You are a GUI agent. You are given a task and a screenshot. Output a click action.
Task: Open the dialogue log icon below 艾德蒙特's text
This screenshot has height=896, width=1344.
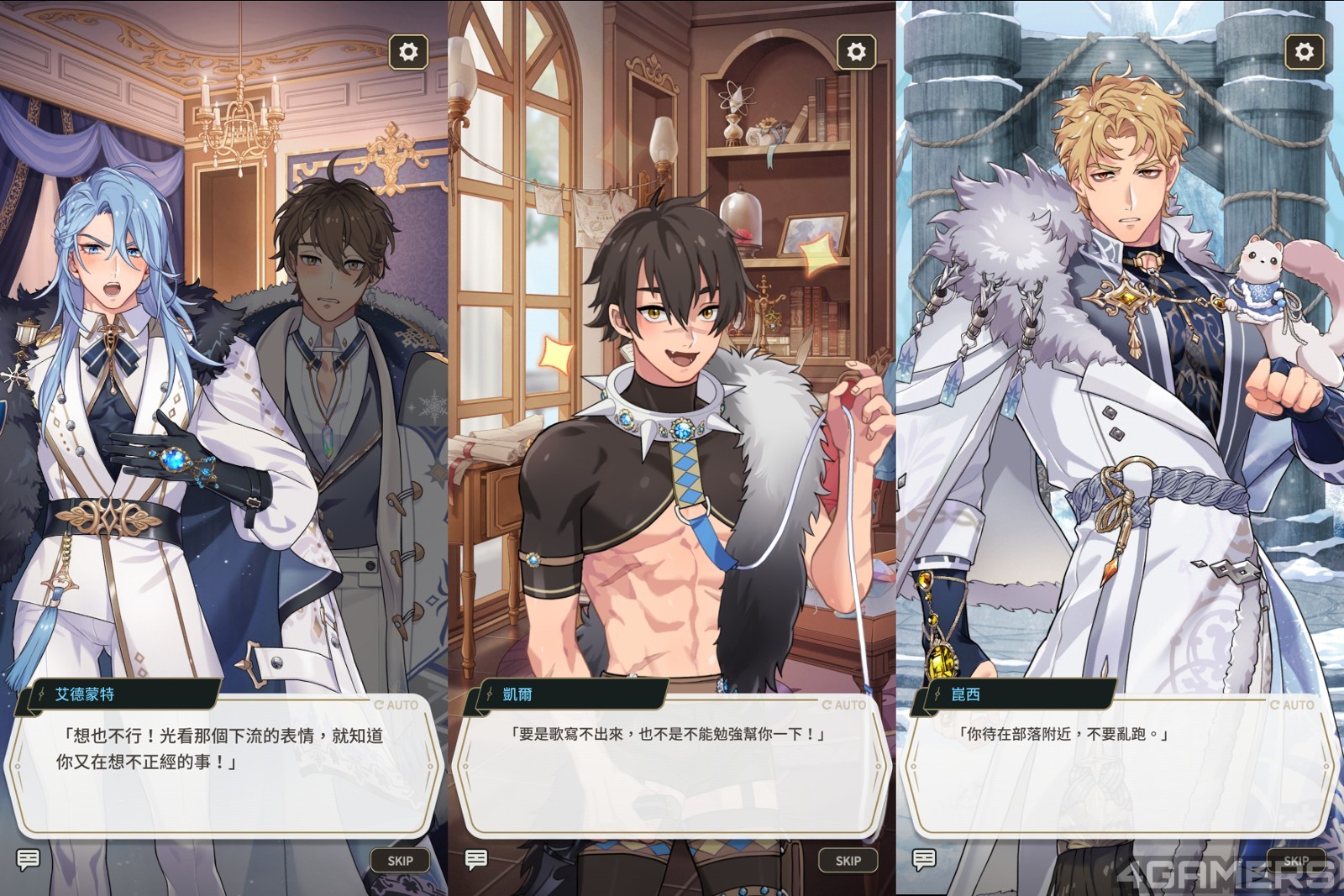coord(29,859)
